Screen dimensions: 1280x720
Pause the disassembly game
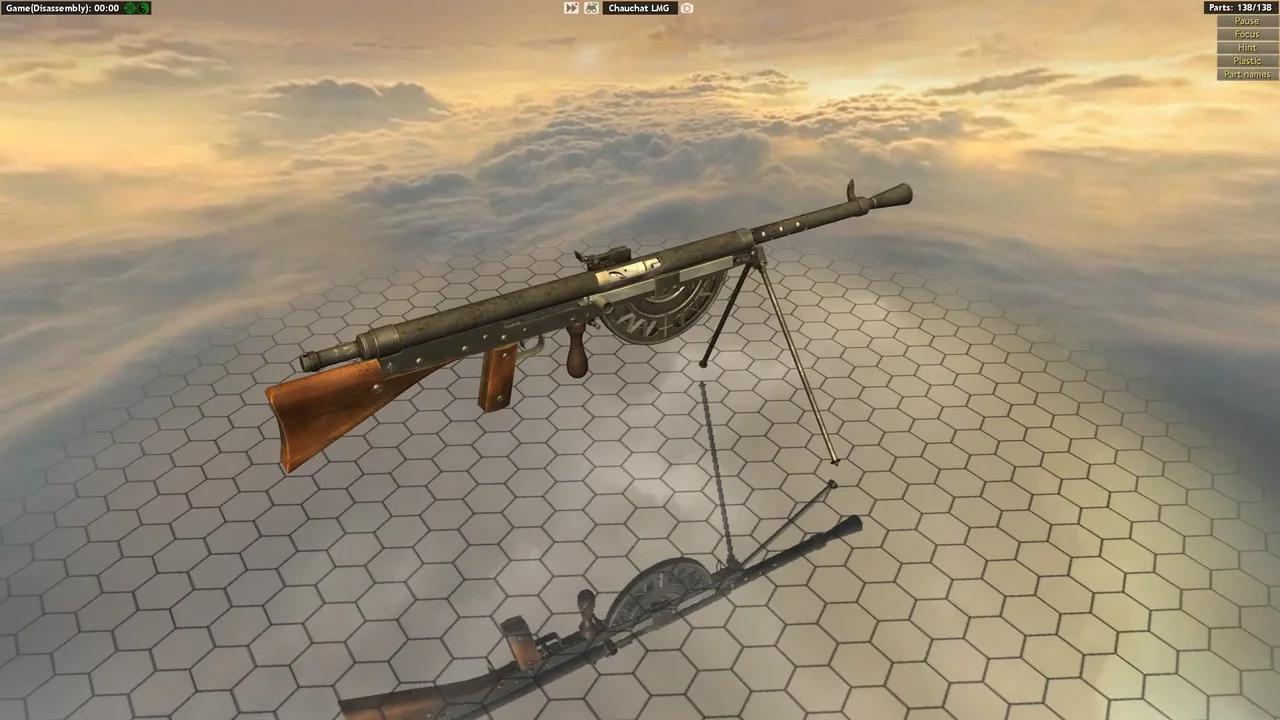1246,20
